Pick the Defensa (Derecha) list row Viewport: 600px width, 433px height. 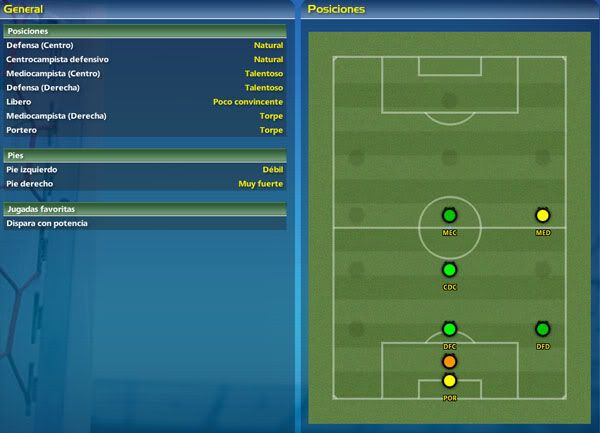pos(144,87)
